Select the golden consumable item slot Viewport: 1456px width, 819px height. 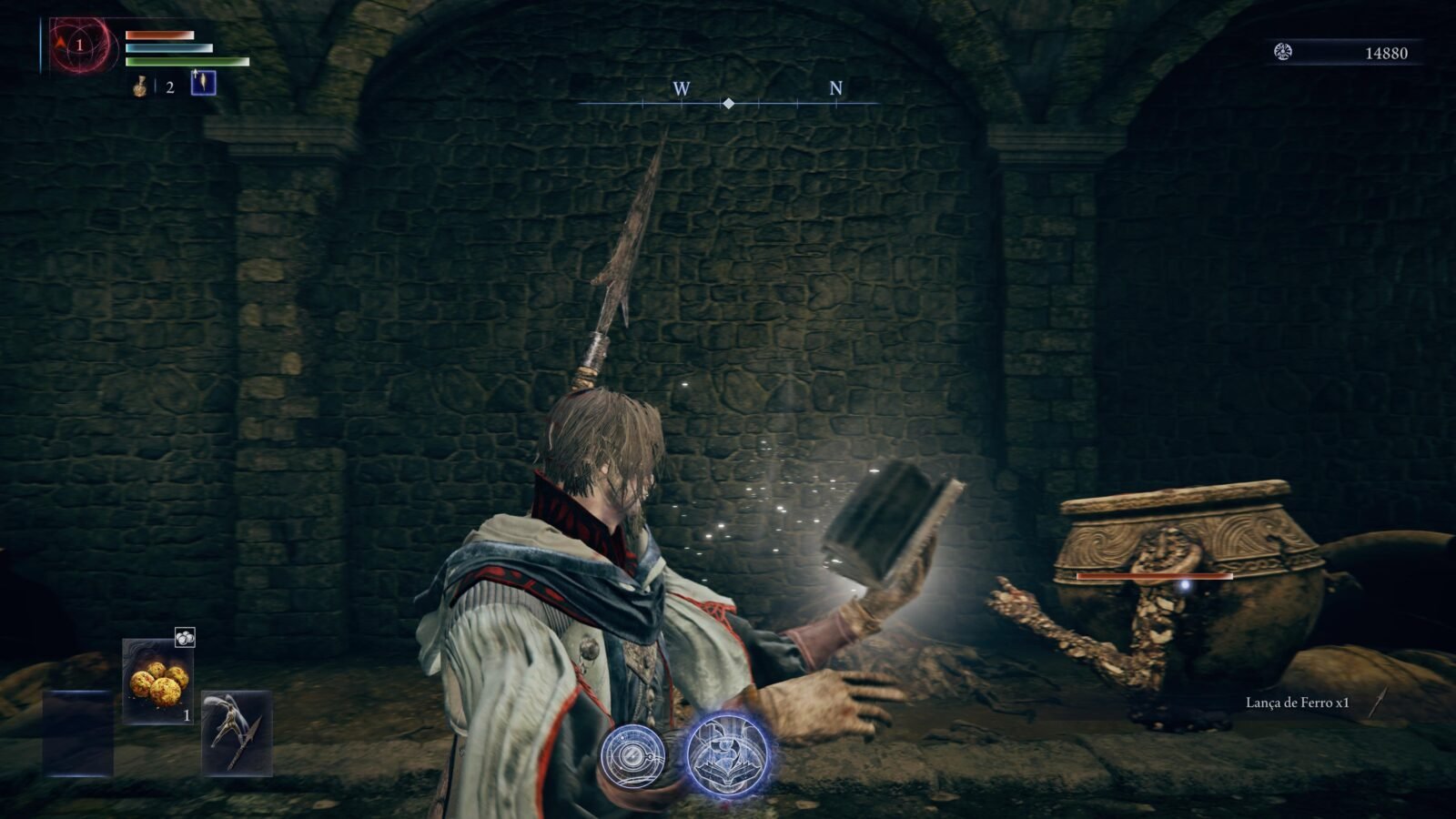158,681
